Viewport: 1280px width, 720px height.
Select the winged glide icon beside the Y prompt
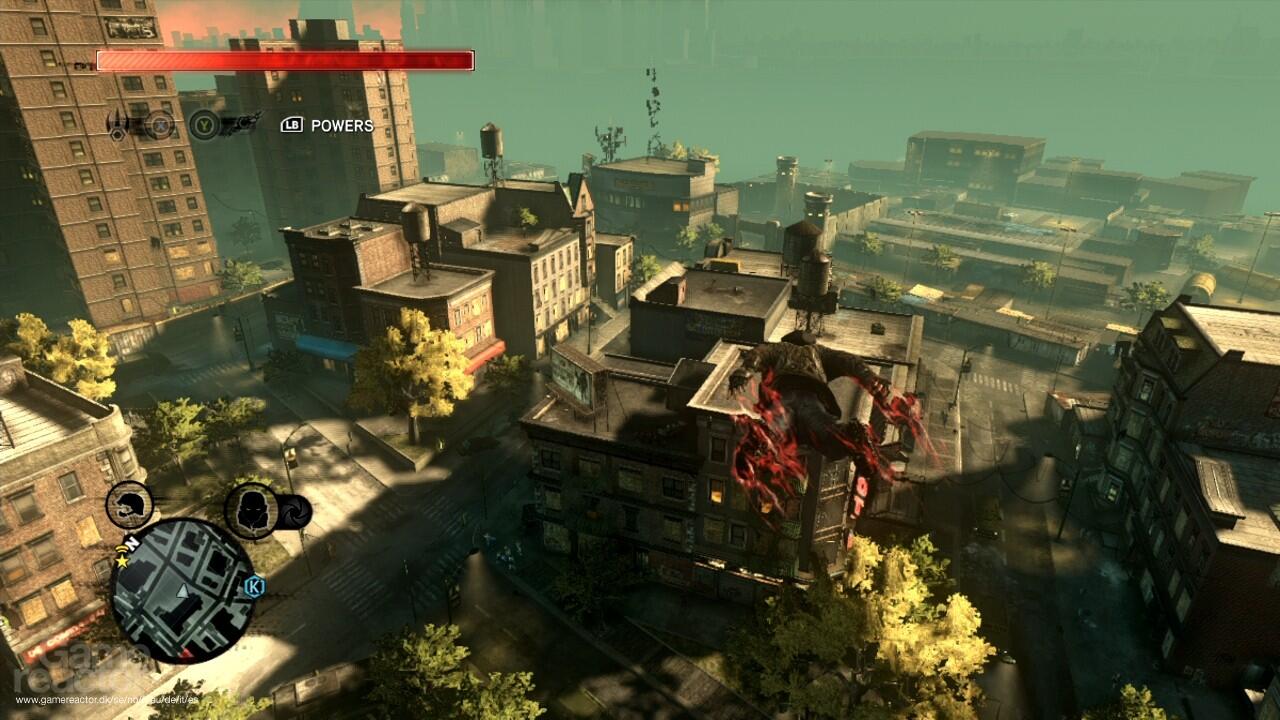(242, 124)
